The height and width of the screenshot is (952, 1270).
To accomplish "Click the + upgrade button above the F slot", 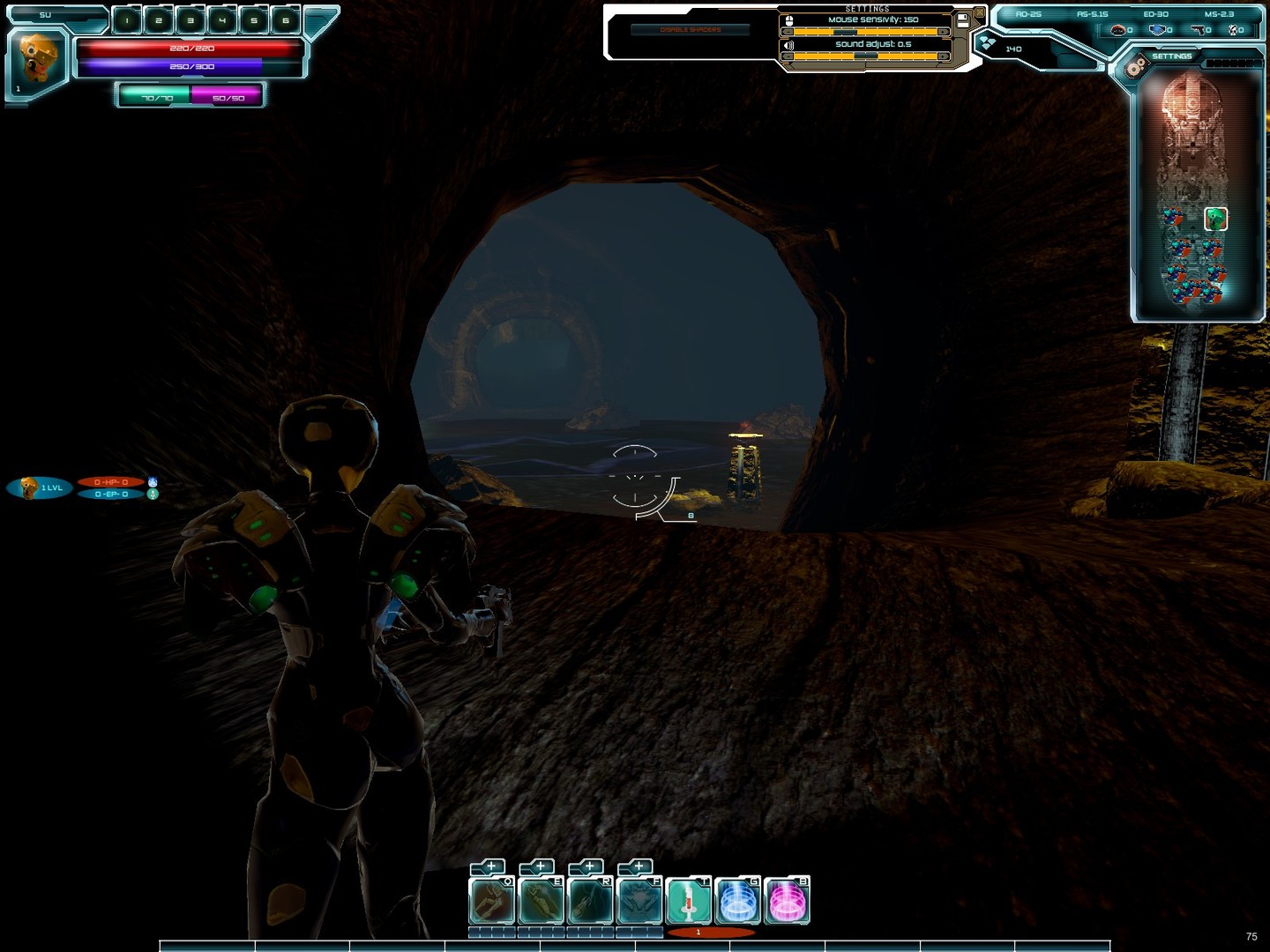I will tap(639, 866).
